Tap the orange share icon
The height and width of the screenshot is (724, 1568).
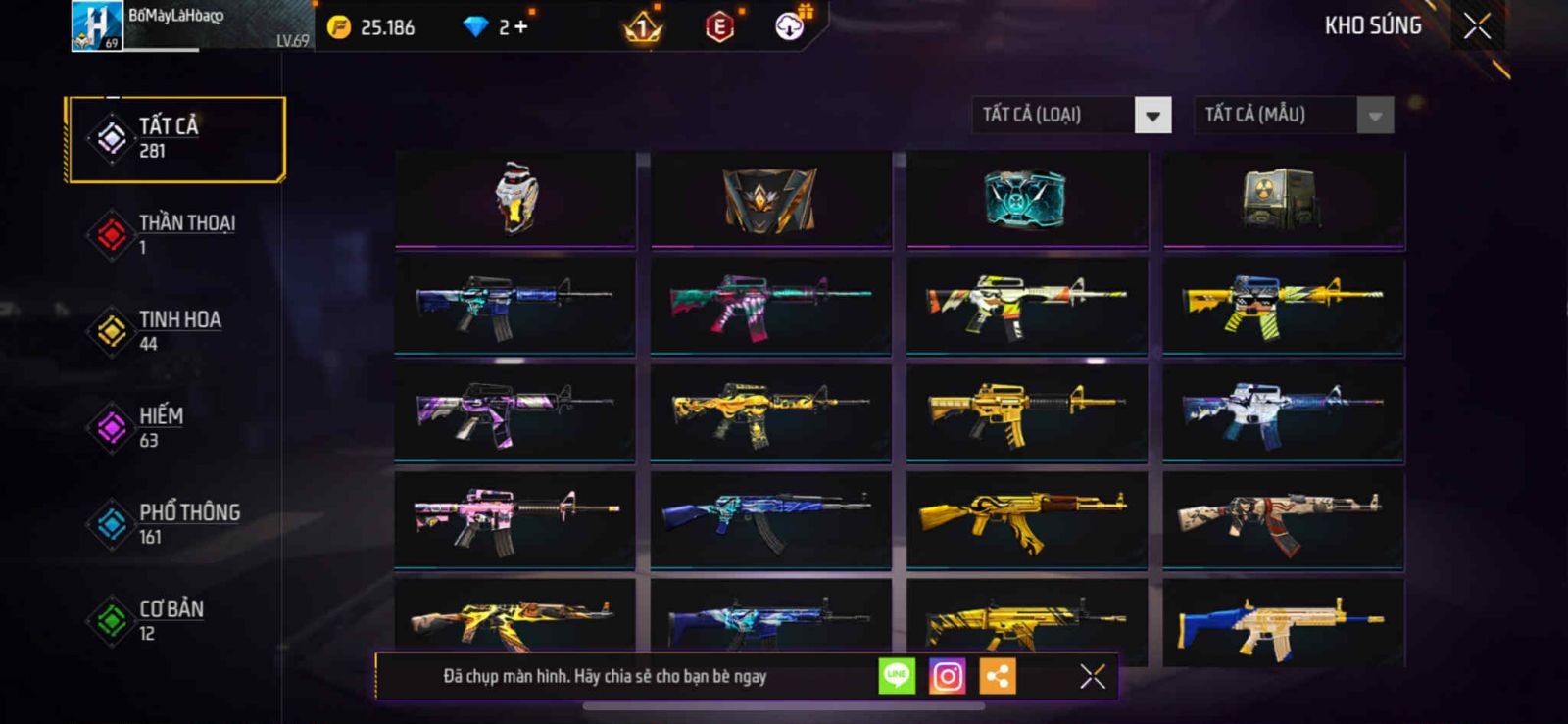[x=998, y=676]
